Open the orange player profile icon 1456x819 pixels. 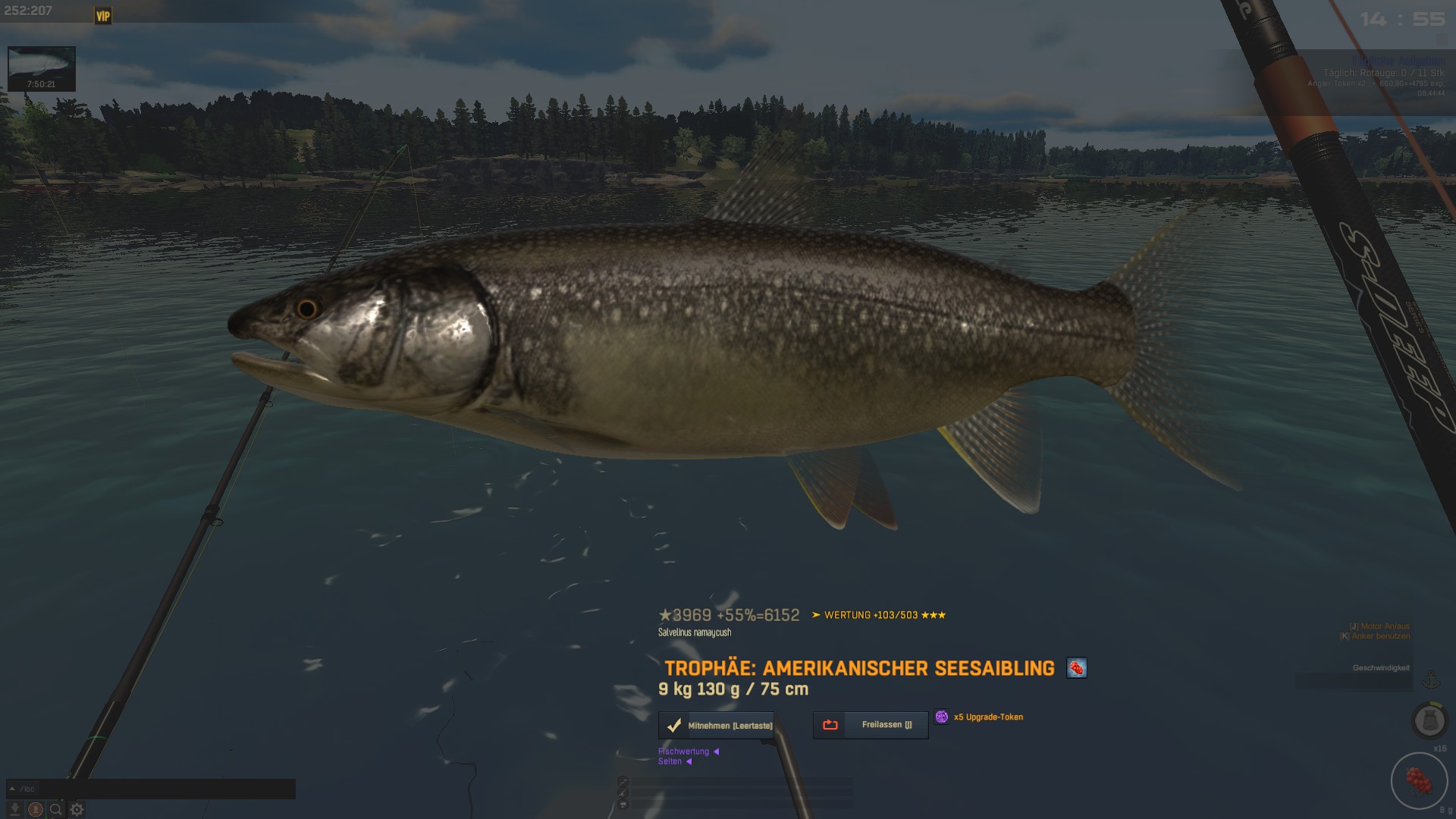pos(35,809)
